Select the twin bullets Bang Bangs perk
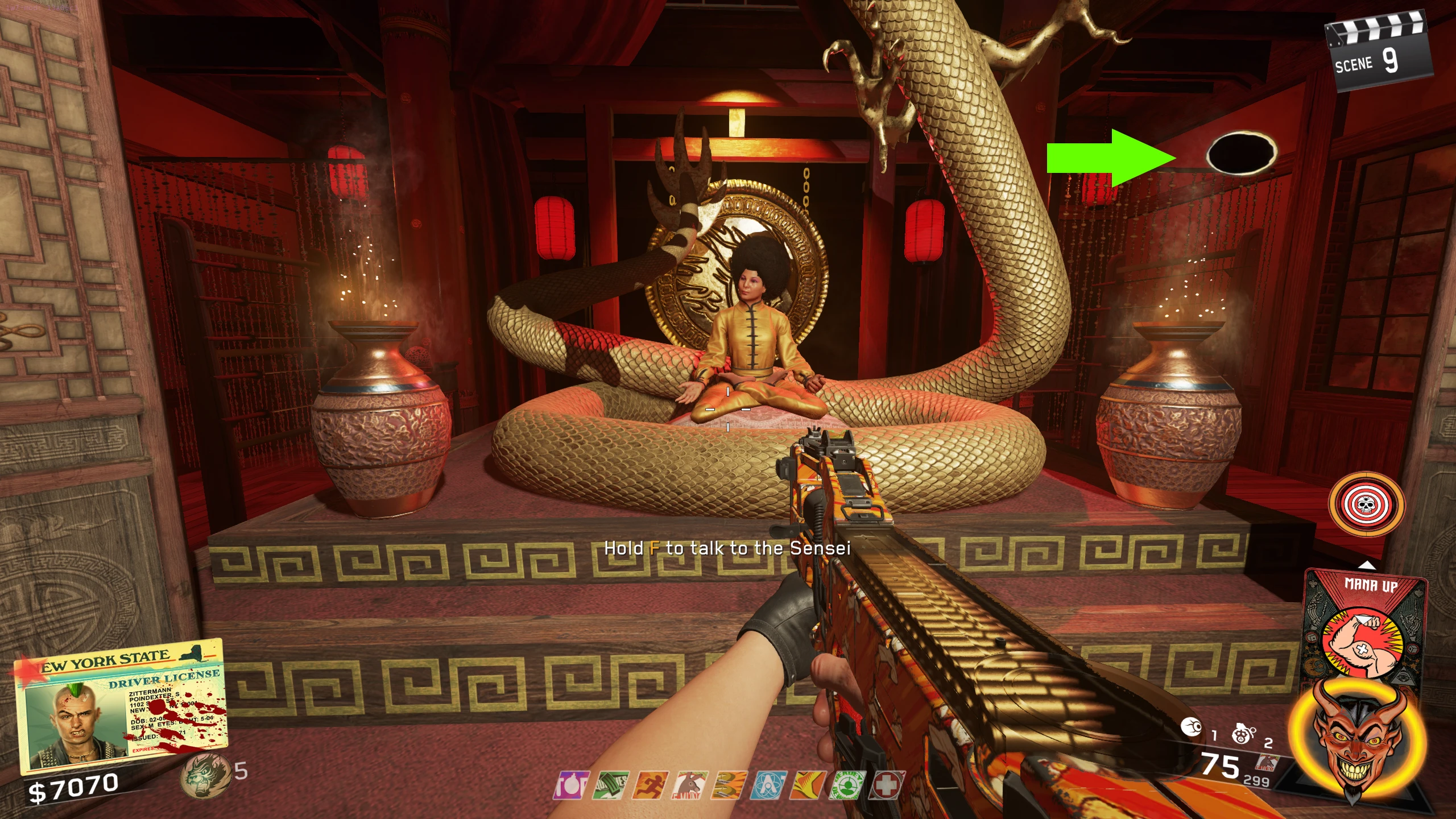Viewport: 1456px width, 819px height. 730,785
